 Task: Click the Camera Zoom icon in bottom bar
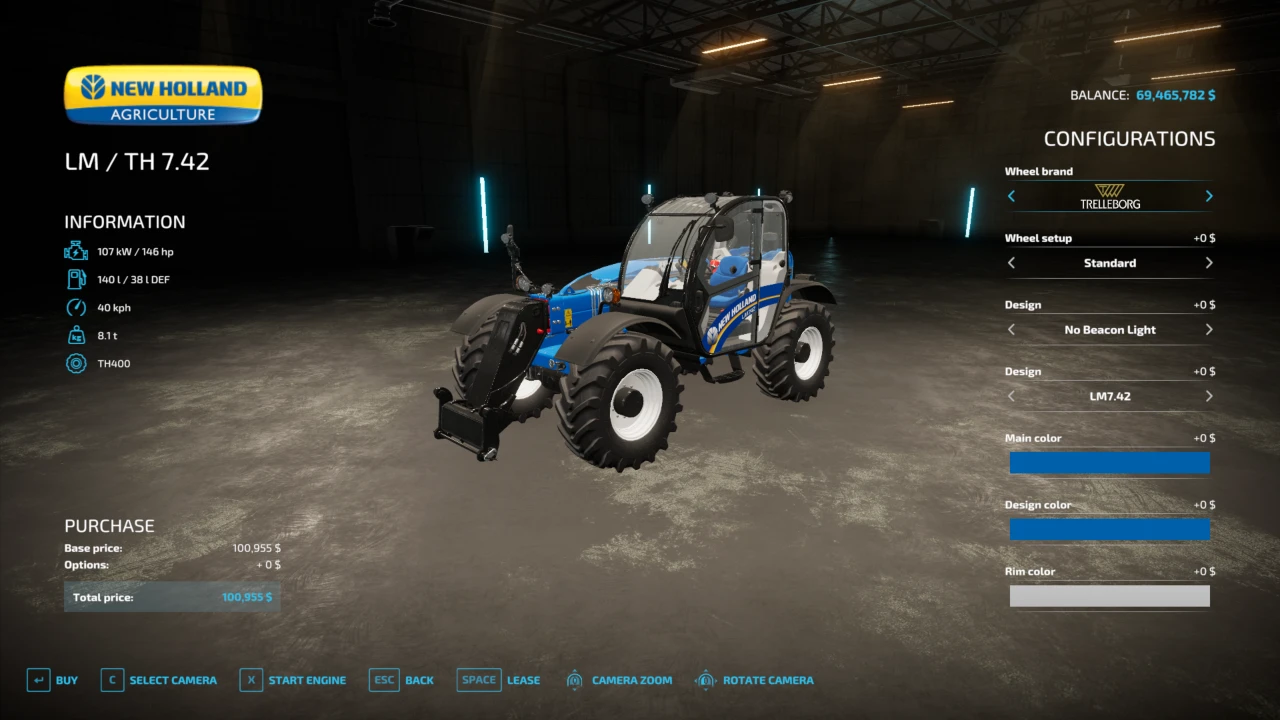pyautogui.click(x=575, y=679)
